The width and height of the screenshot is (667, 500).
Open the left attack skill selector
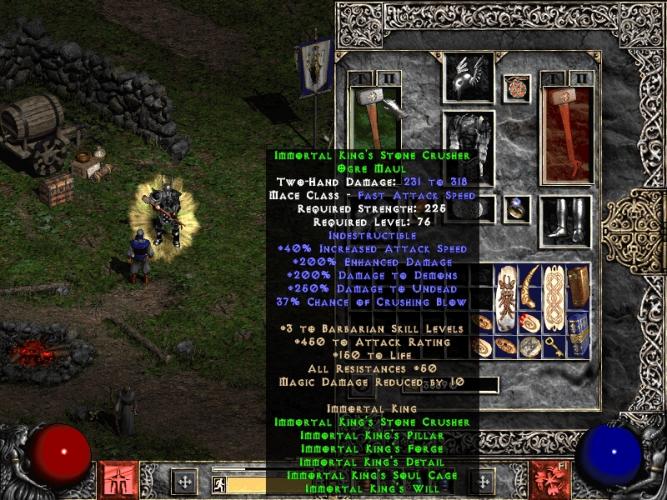116,479
